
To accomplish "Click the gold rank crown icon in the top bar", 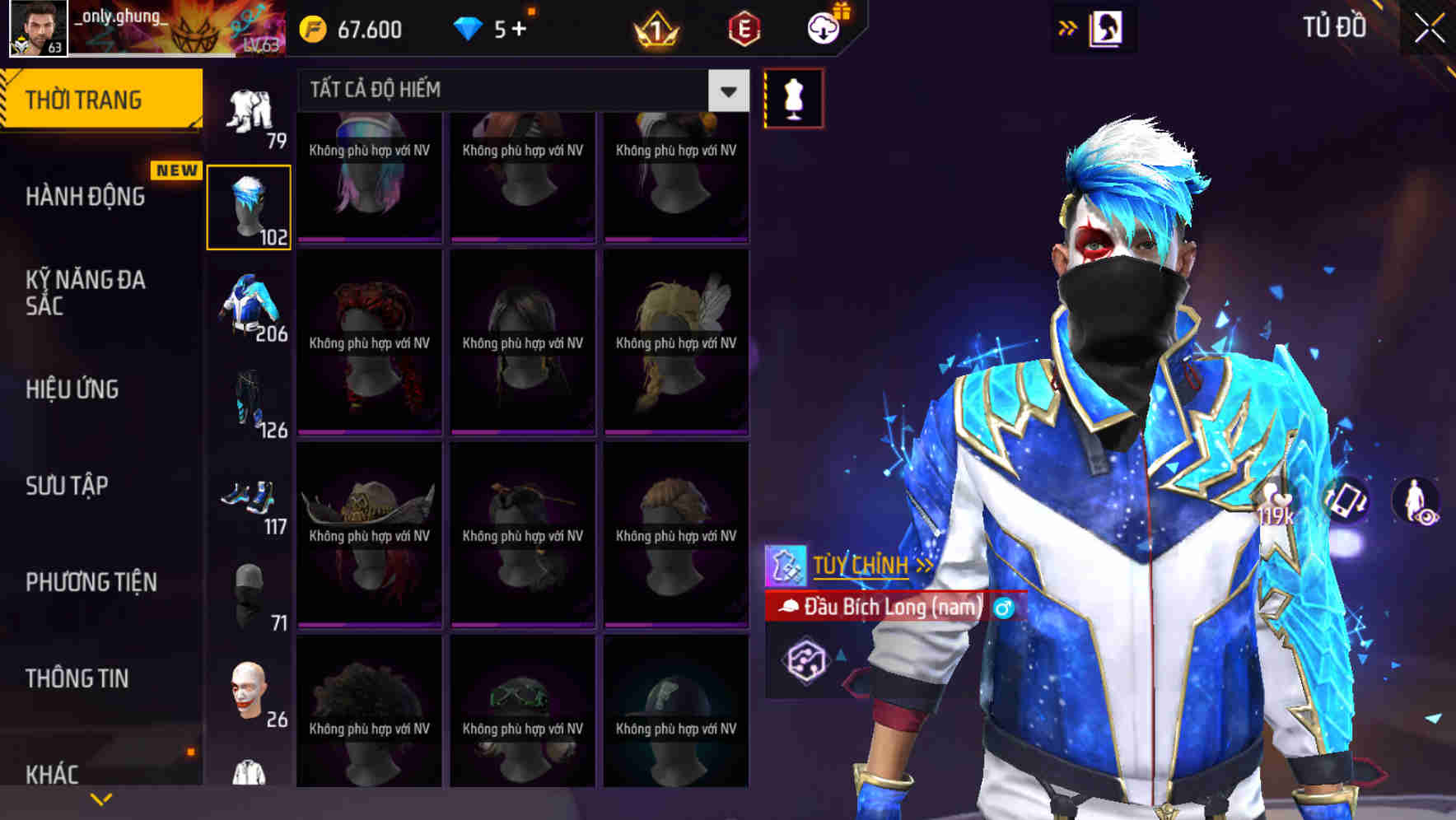I will tap(653, 29).
